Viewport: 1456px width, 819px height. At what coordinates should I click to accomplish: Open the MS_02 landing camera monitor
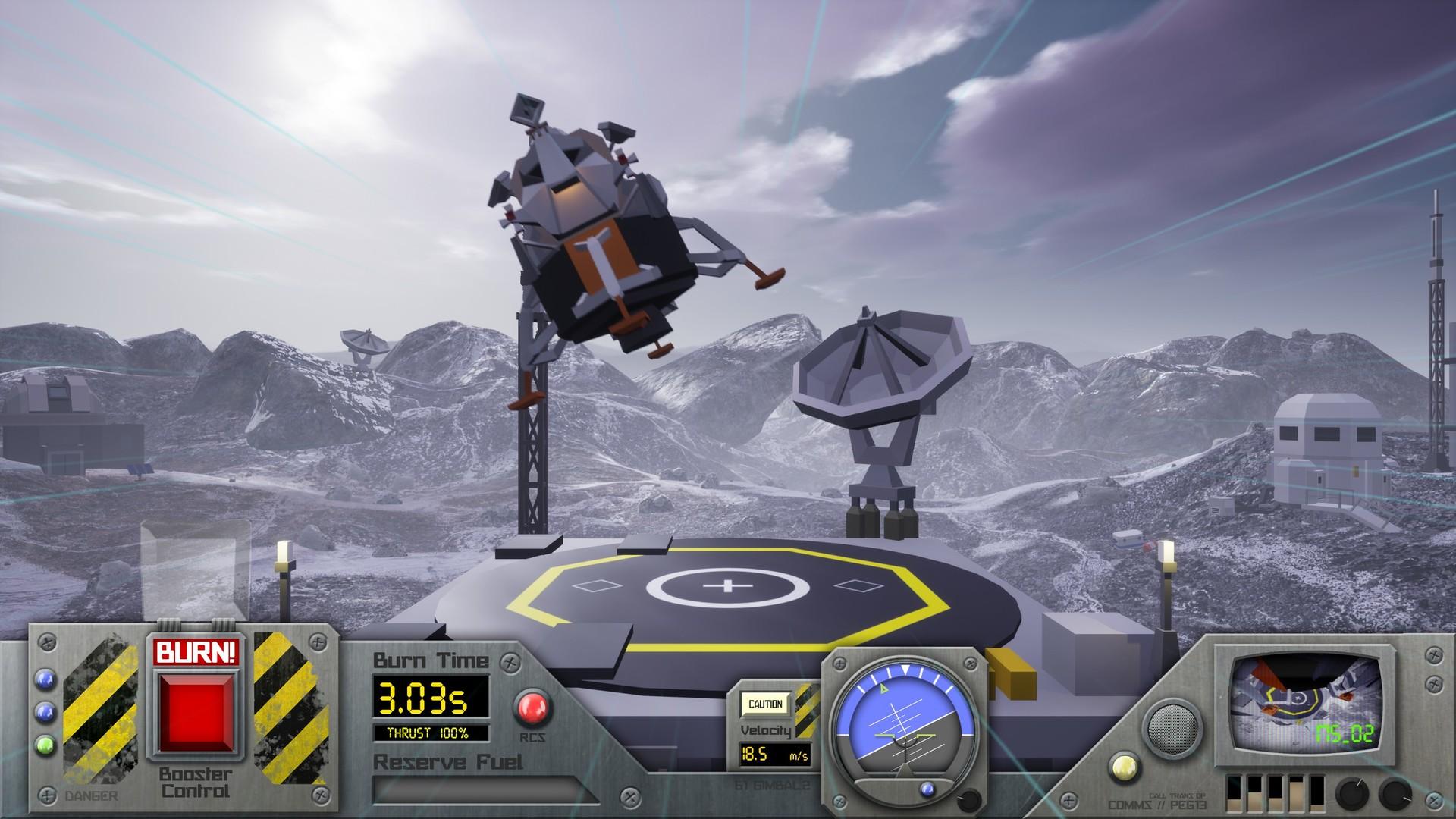click(1304, 702)
